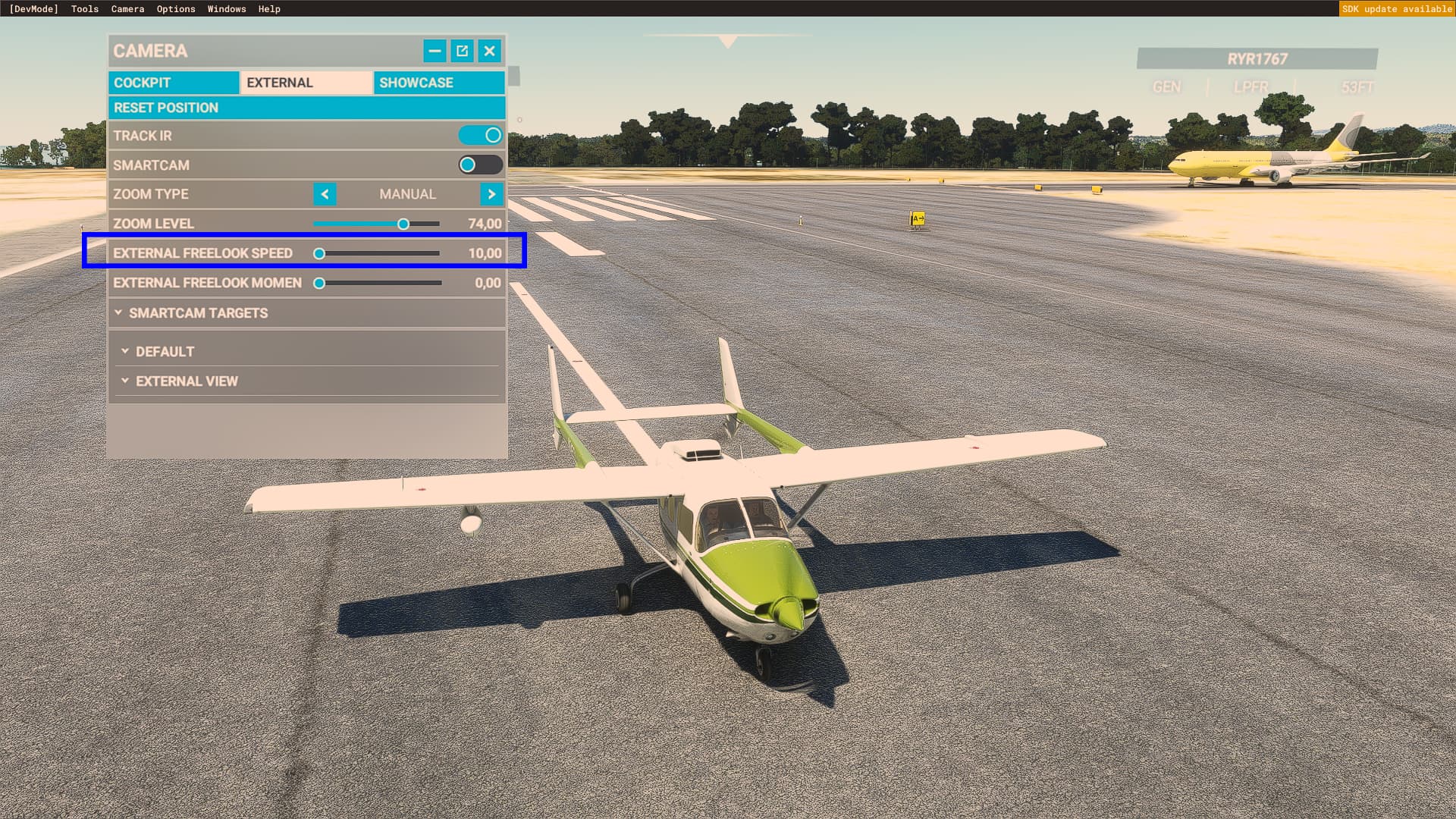Select the COCKPIT camera mode

173,83
